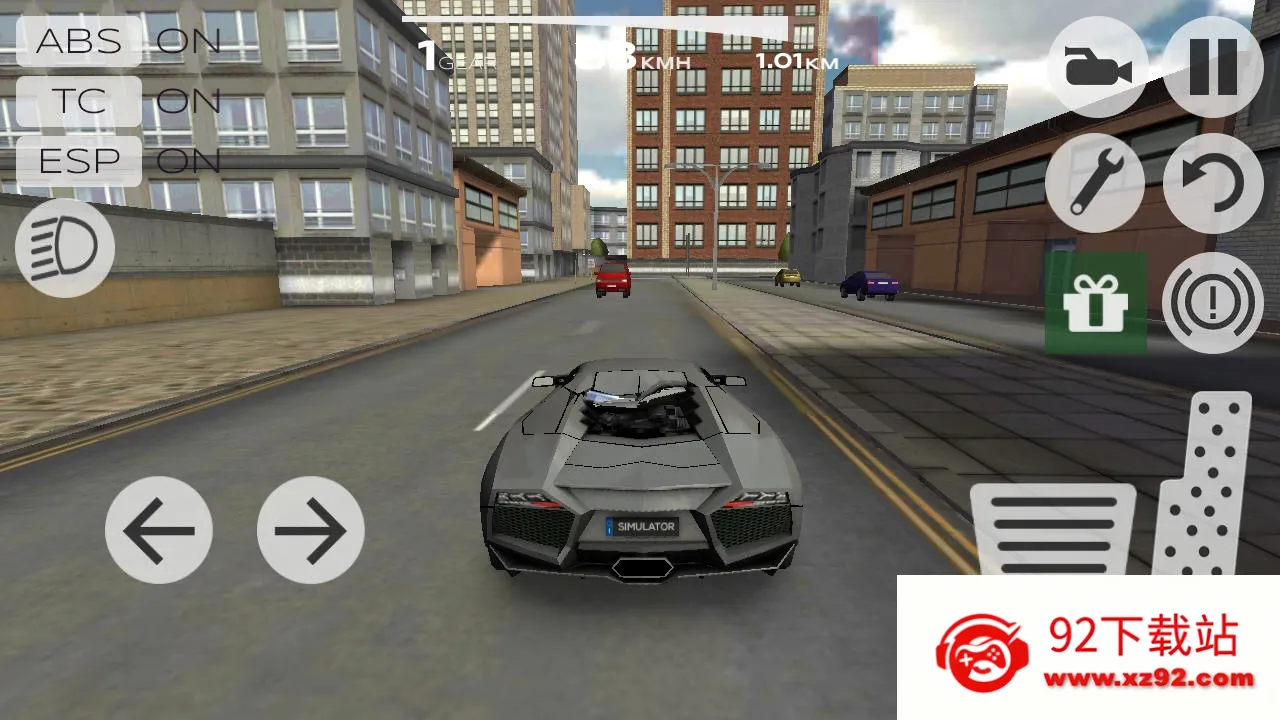The image size is (1280, 720).
Task: Tap the SIMULATOR license plate
Action: point(643,527)
